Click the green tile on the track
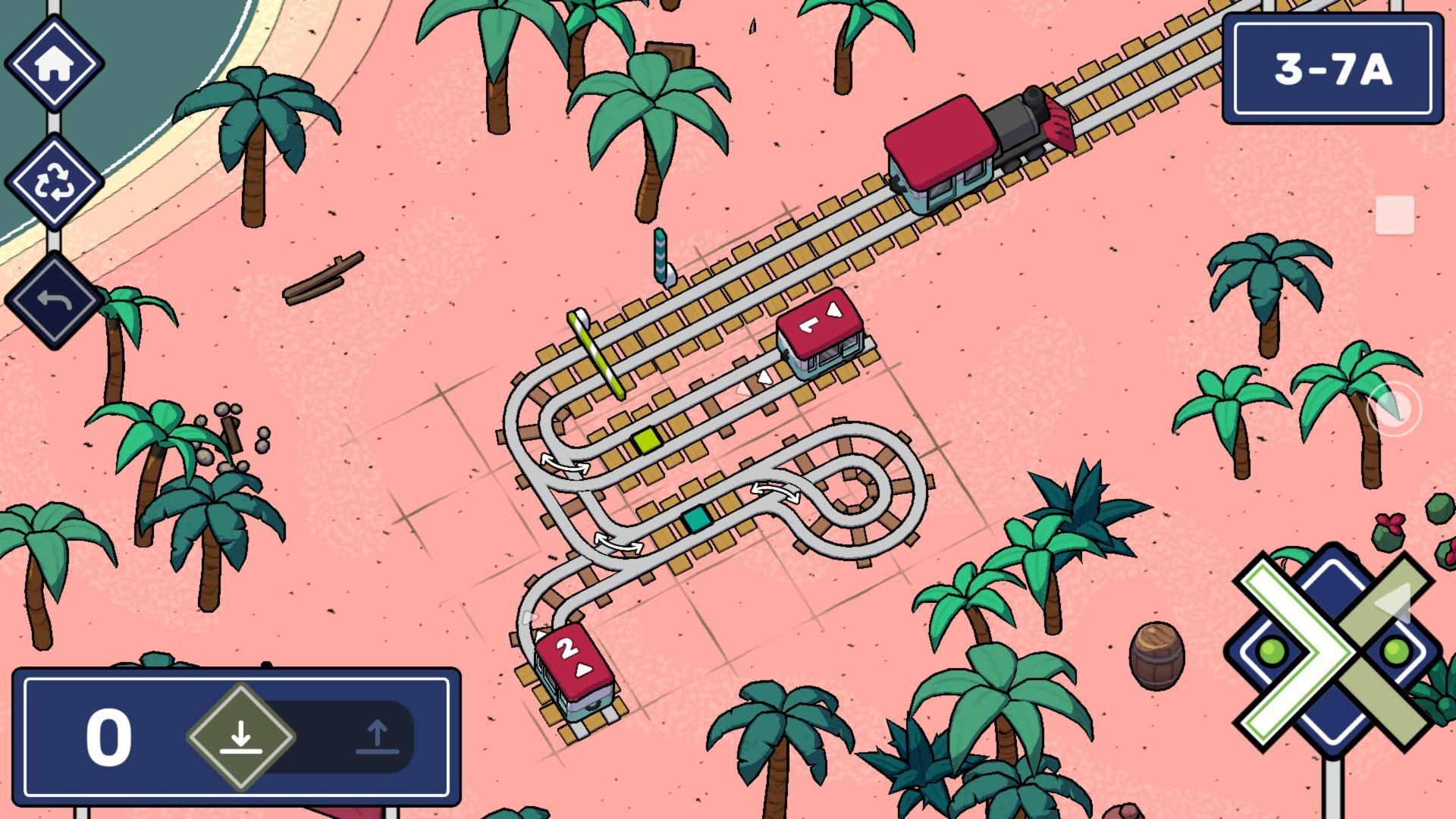The height and width of the screenshot is (819, 1456). 646,441
